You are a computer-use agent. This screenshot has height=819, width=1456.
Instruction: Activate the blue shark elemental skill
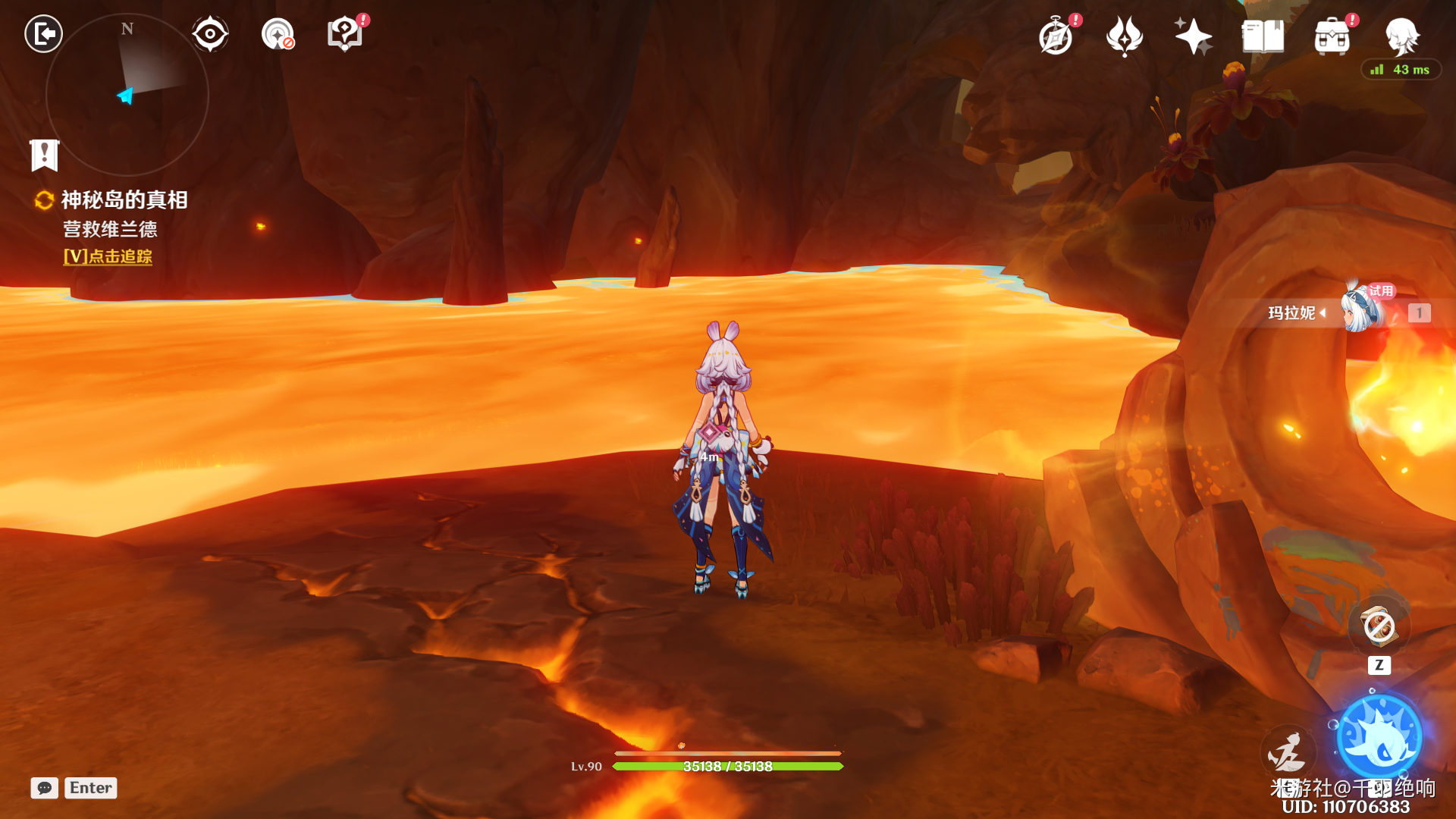pyautogui.click(x=1379, y=737)
